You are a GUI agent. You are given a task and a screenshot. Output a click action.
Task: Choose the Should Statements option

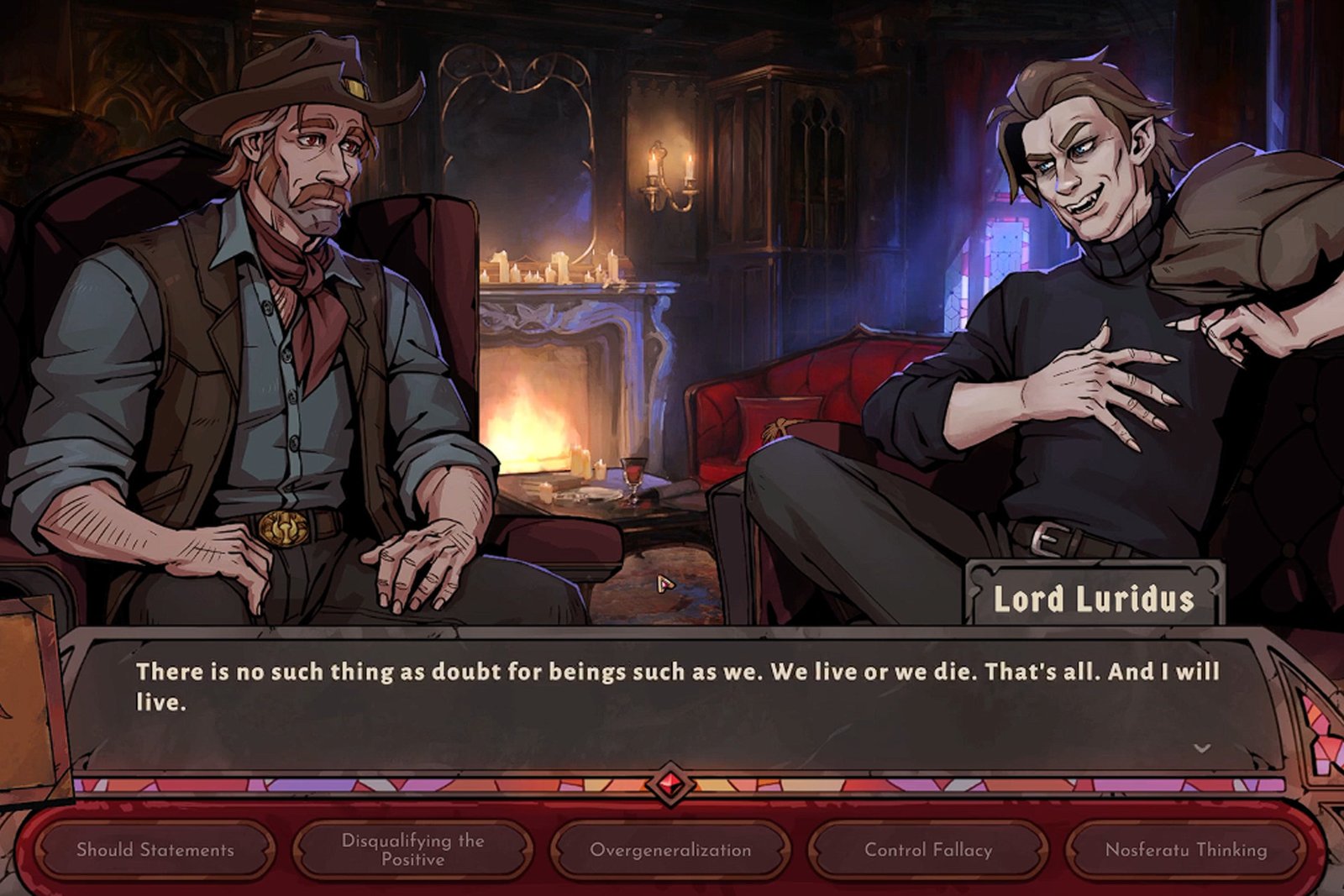[155, 850]
